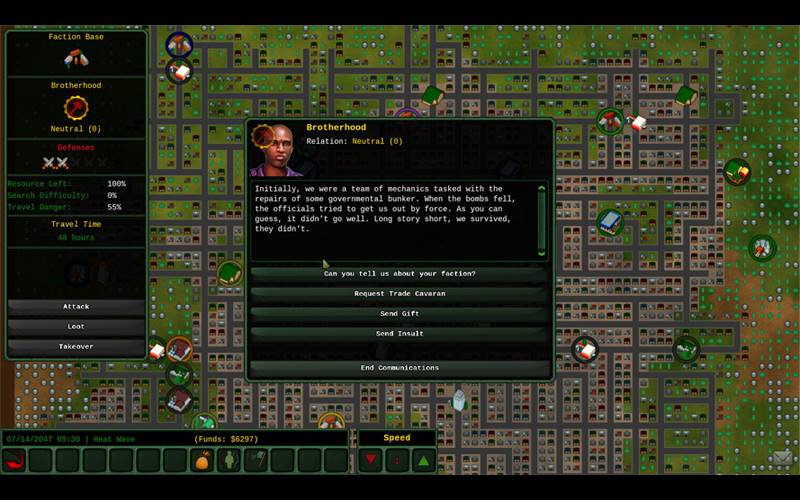Click the red return arrow icon
The image size is (800, 500).
[14, 460]
